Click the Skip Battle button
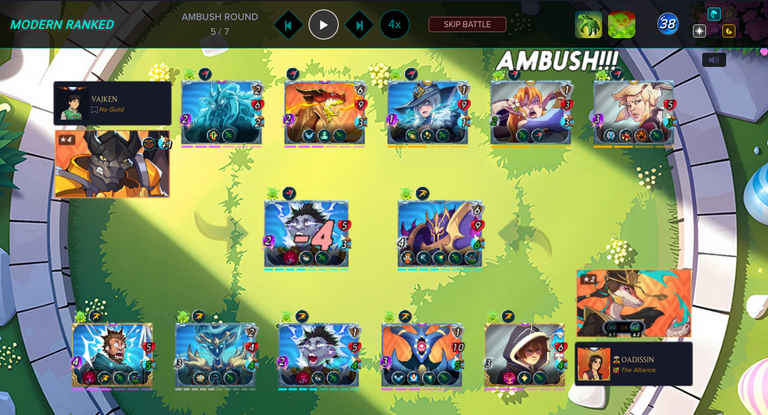The width and height of the screenshot is (768, 415). (x=467, y=24)
